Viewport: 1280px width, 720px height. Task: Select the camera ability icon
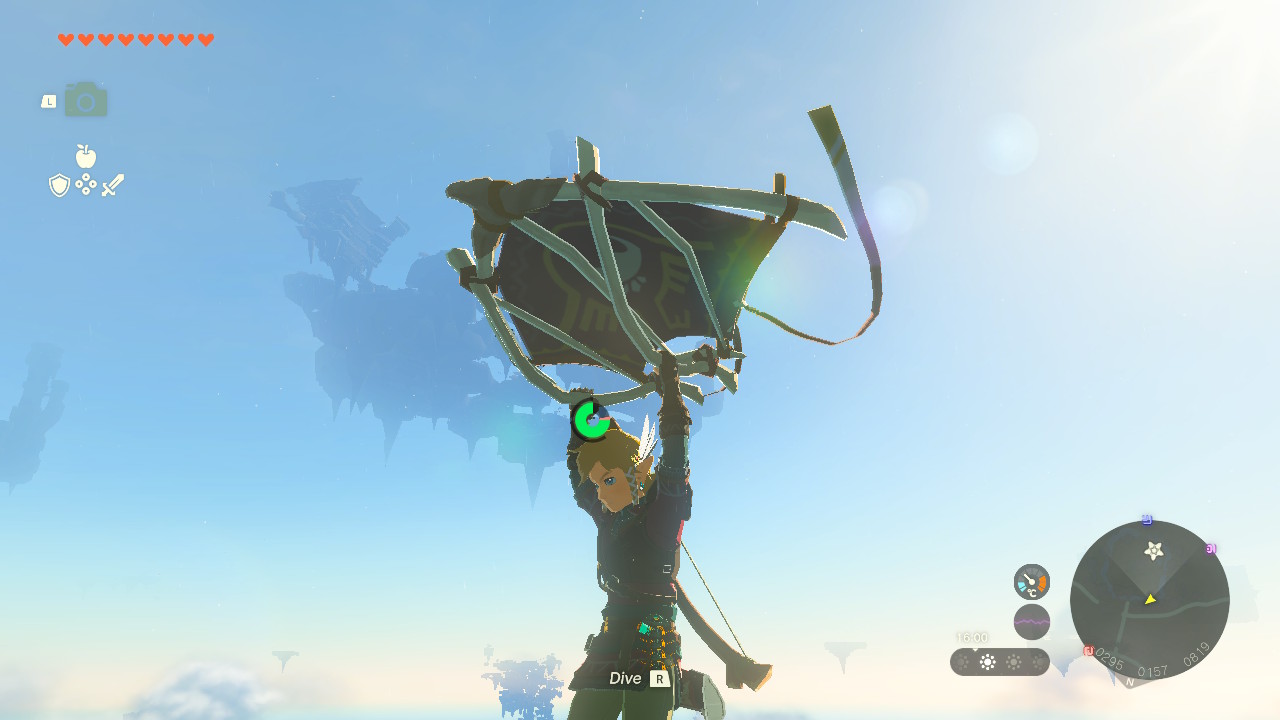click(86, 101)
